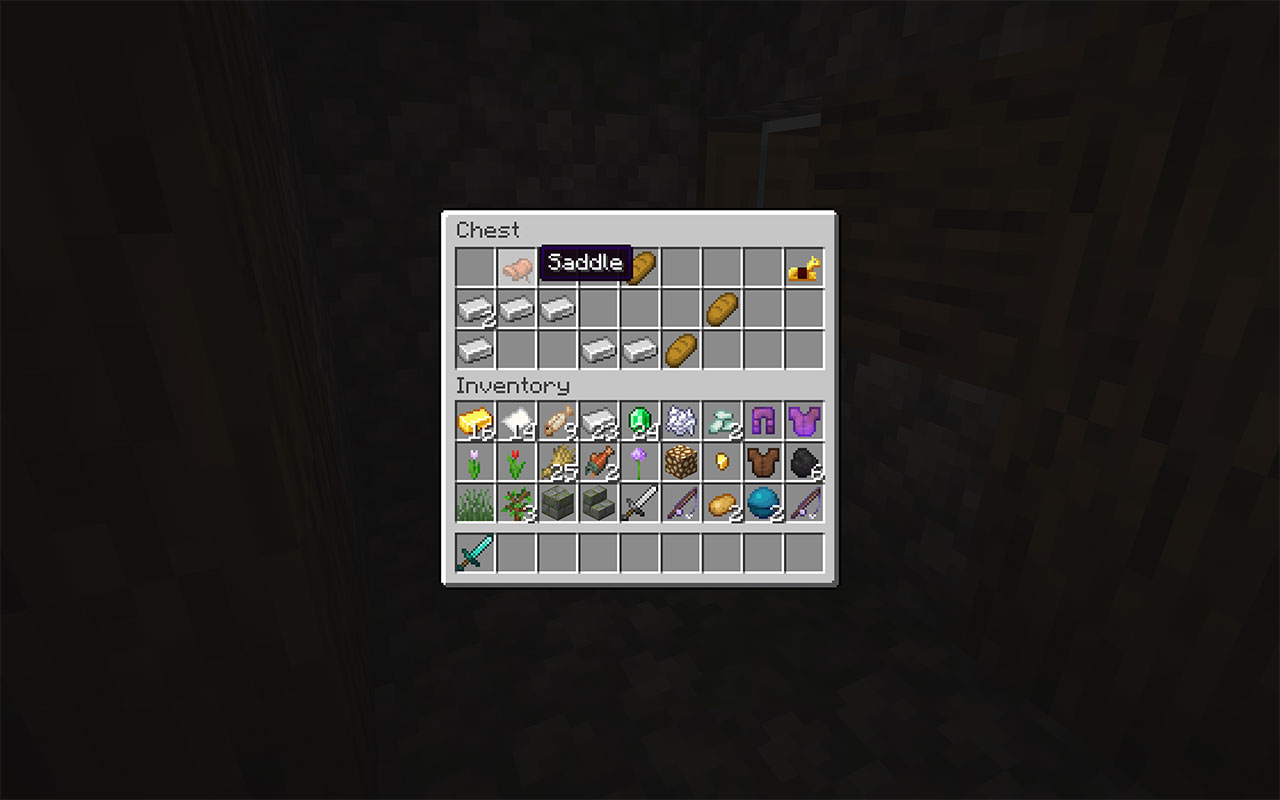The height and width of the screenshot is (800, 1280).
Task: Grab the wheat stack of 25
Action: [x=557, y=462]
